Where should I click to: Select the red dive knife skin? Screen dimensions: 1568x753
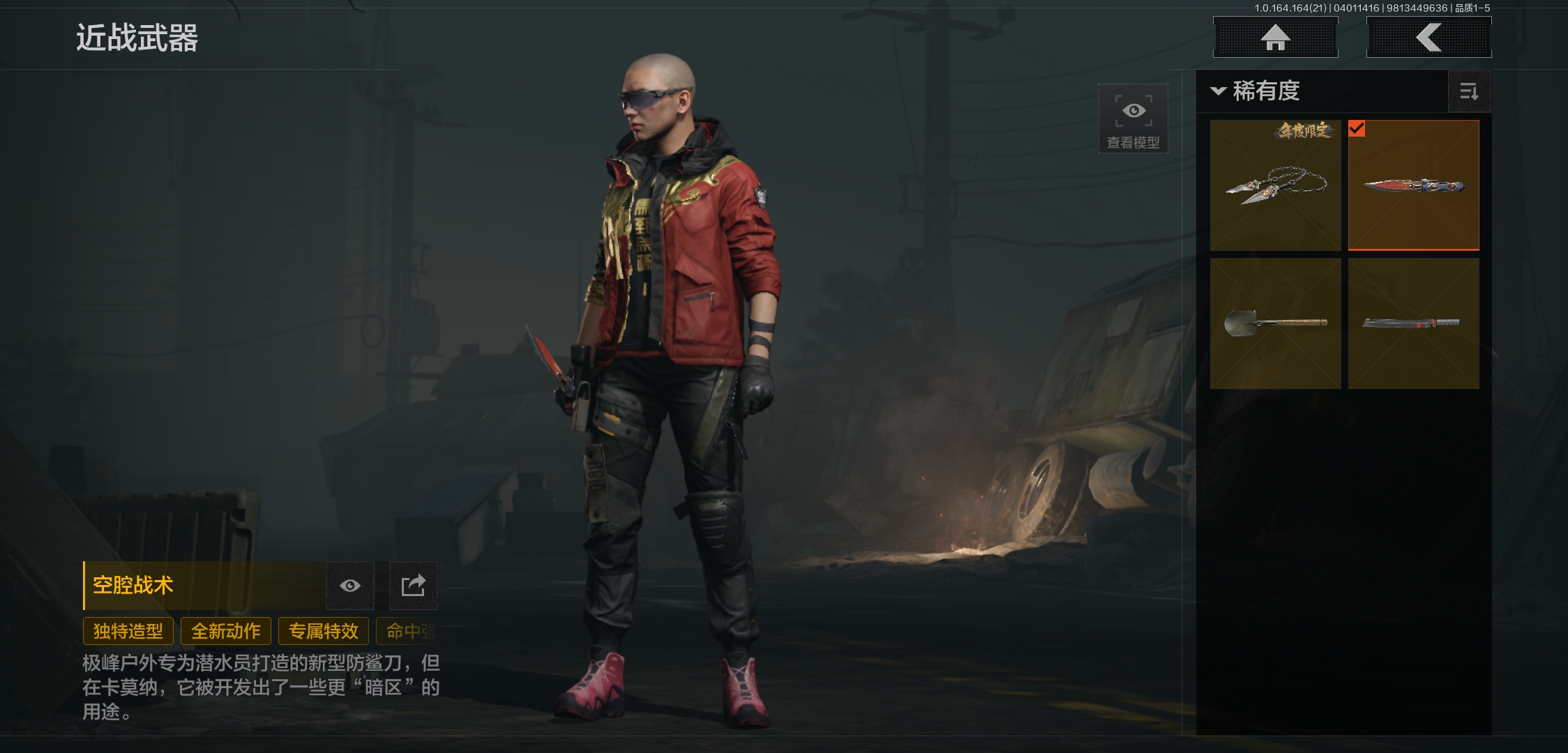click(x=1413, y=185)
